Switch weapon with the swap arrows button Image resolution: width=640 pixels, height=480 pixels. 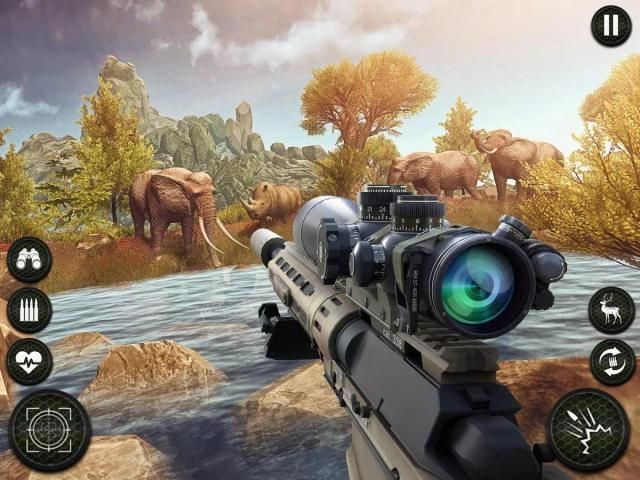[x=611, y=362]
